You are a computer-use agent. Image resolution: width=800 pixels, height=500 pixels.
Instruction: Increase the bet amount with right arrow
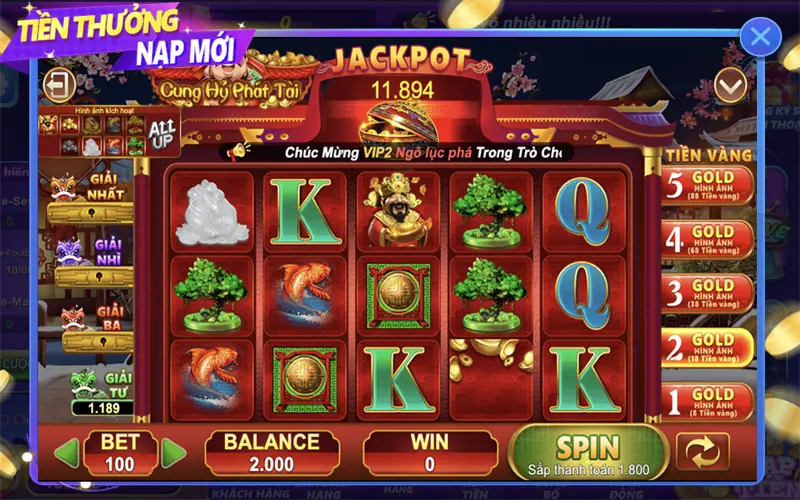click(x=174, y=453)
